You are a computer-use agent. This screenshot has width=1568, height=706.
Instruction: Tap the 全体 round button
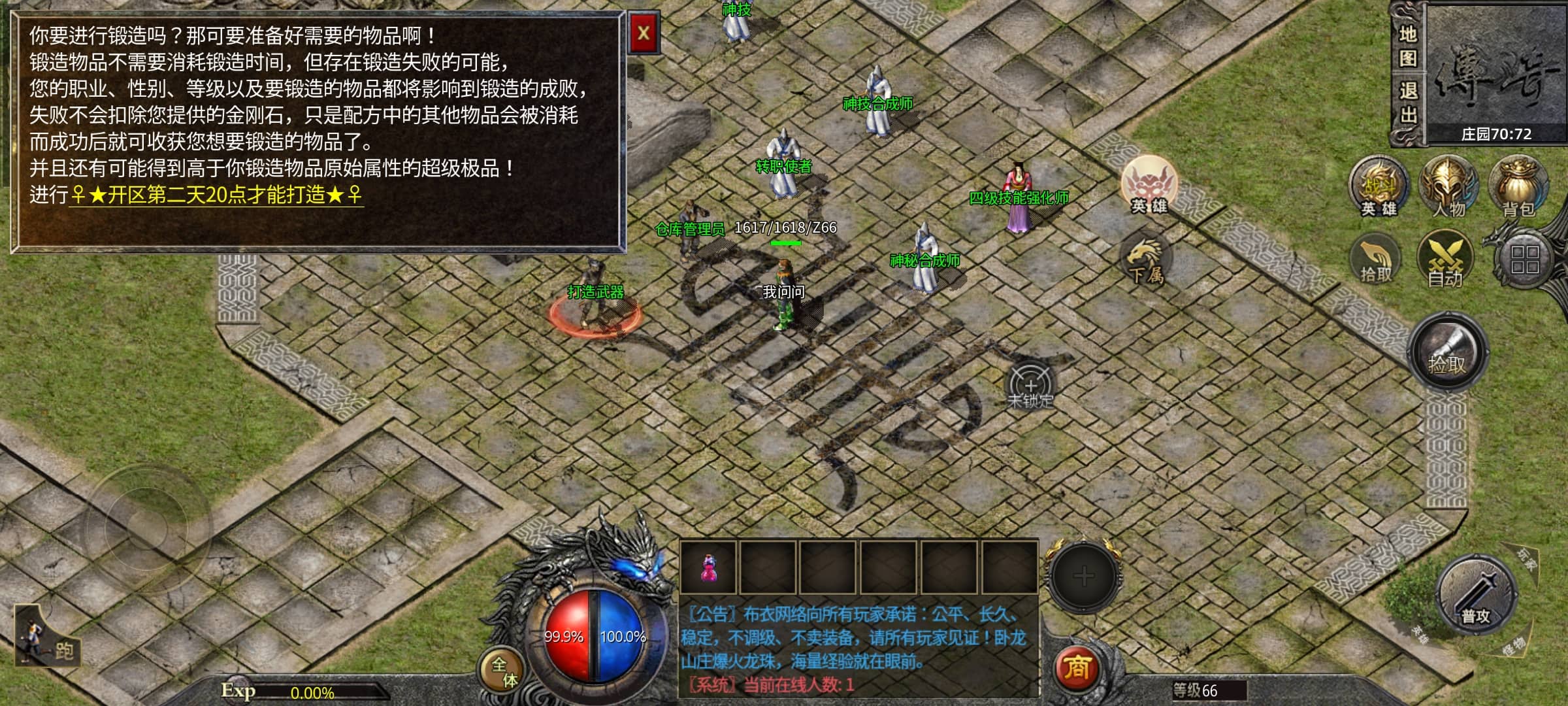click(503, 672)
